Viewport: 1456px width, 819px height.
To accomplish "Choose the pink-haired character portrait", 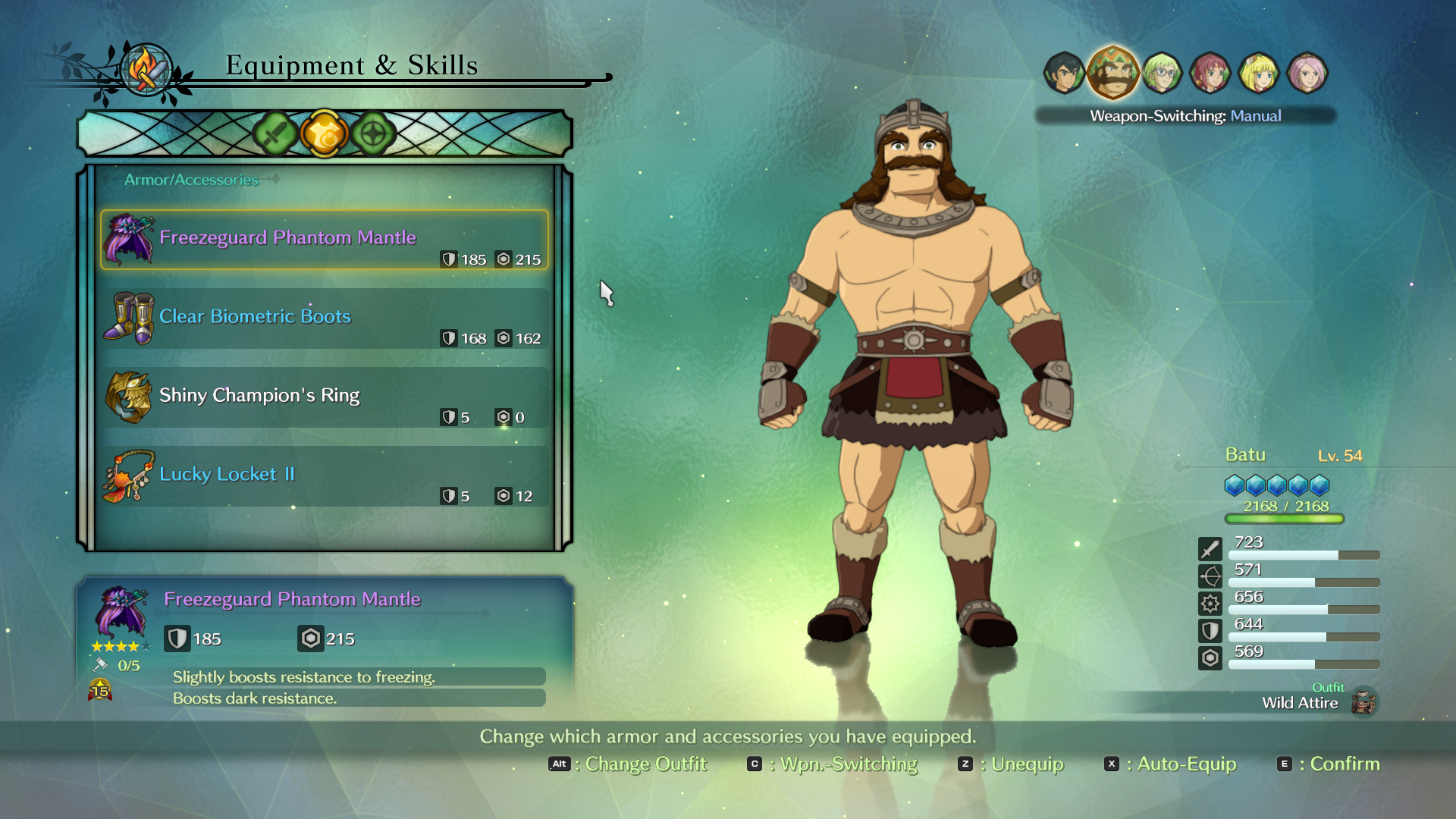I will 1307,73.
